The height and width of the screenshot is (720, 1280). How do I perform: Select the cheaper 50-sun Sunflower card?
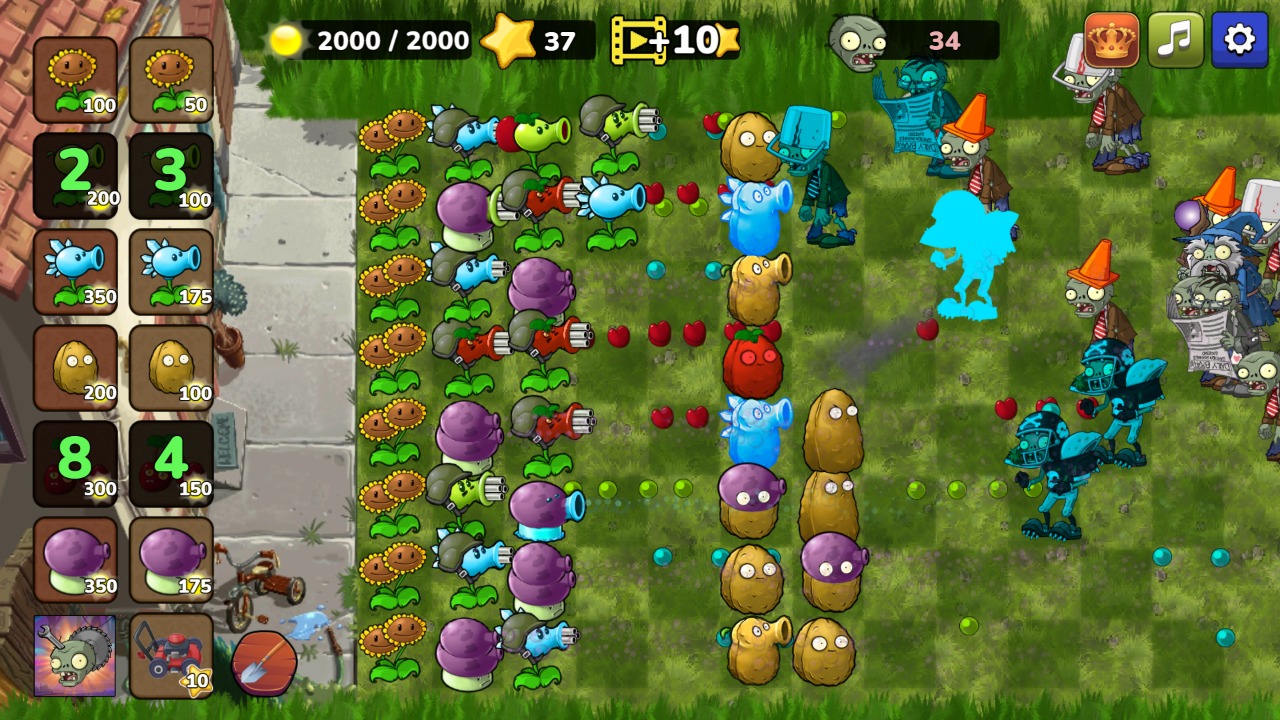click(170, 75)
